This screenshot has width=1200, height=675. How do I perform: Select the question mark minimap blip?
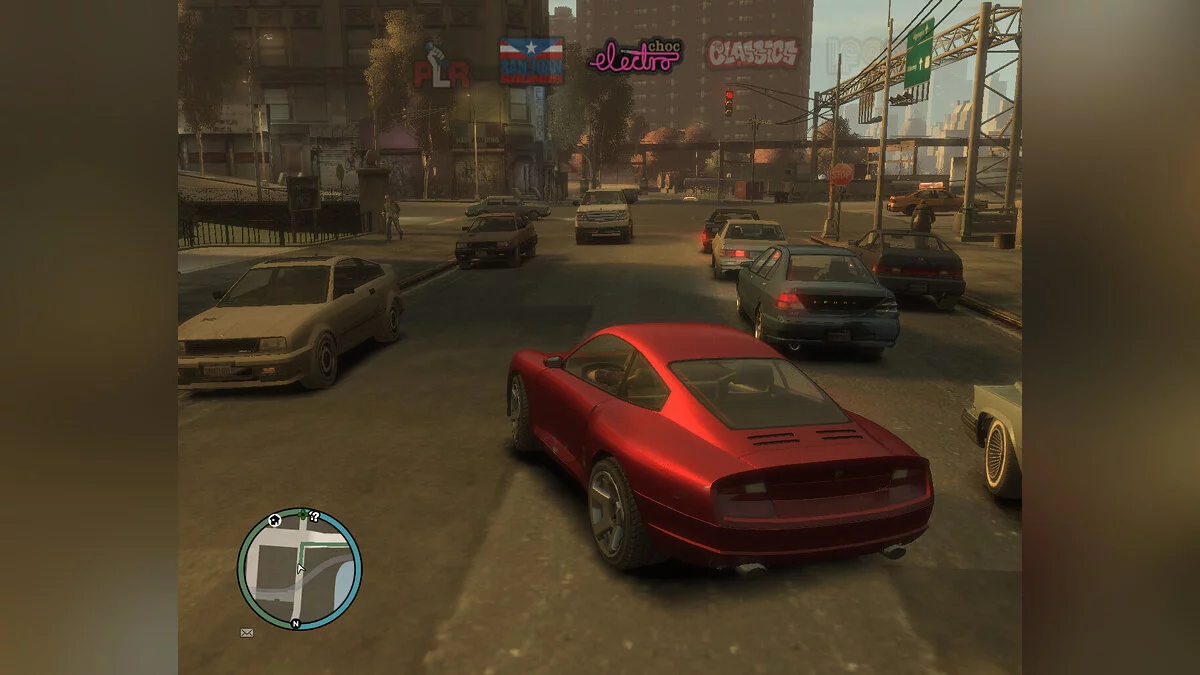pyautogui.click(x=314, y=516)
